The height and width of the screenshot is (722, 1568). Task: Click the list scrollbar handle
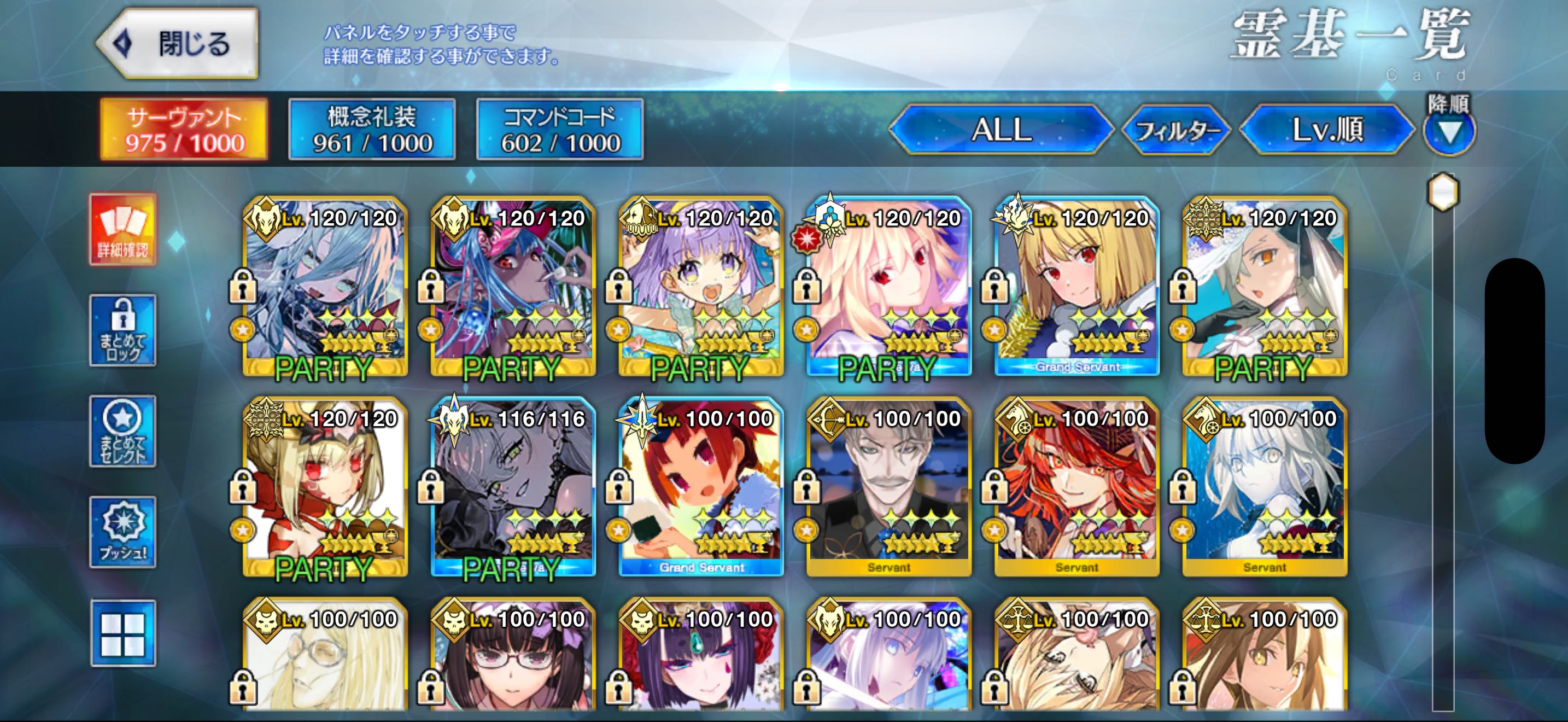[x=1443, y=193]
